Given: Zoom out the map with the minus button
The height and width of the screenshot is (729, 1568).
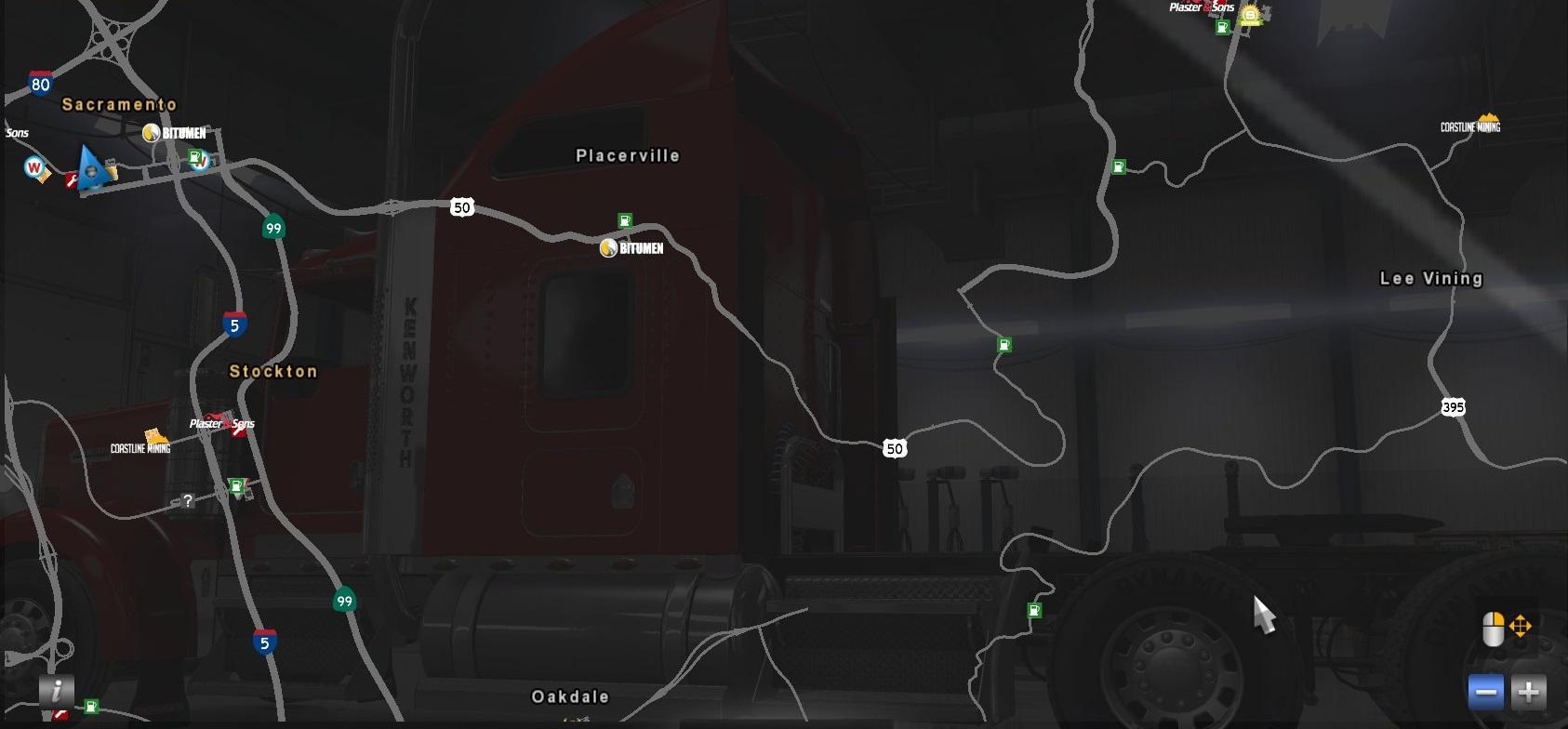Looking at the screenshot, I should click(x=1486, y=693).
